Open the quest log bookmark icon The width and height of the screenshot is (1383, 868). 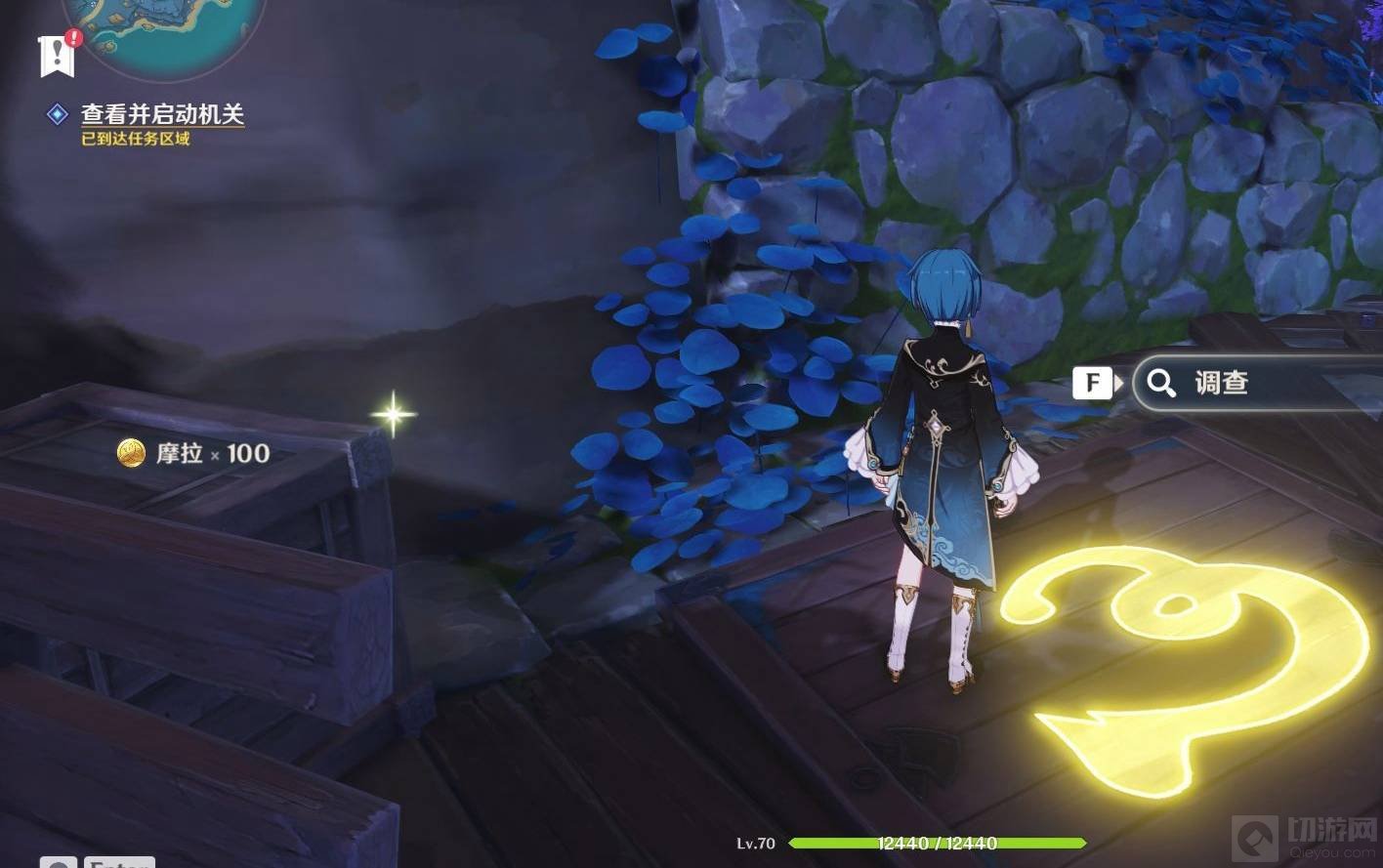[57, 55]
